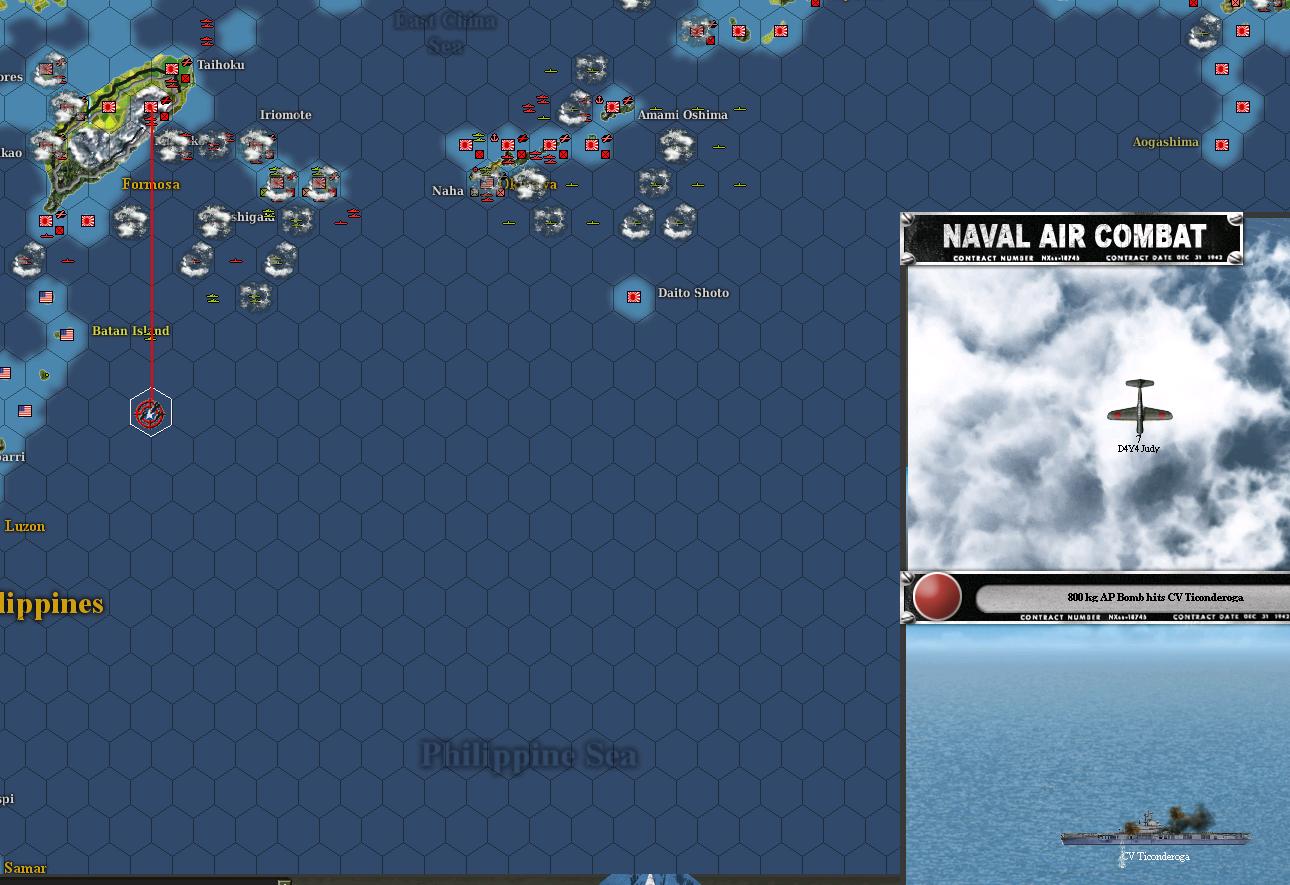
Task: Select the Japanese counter beside Aogashima
Action: tap(1221, 143)
